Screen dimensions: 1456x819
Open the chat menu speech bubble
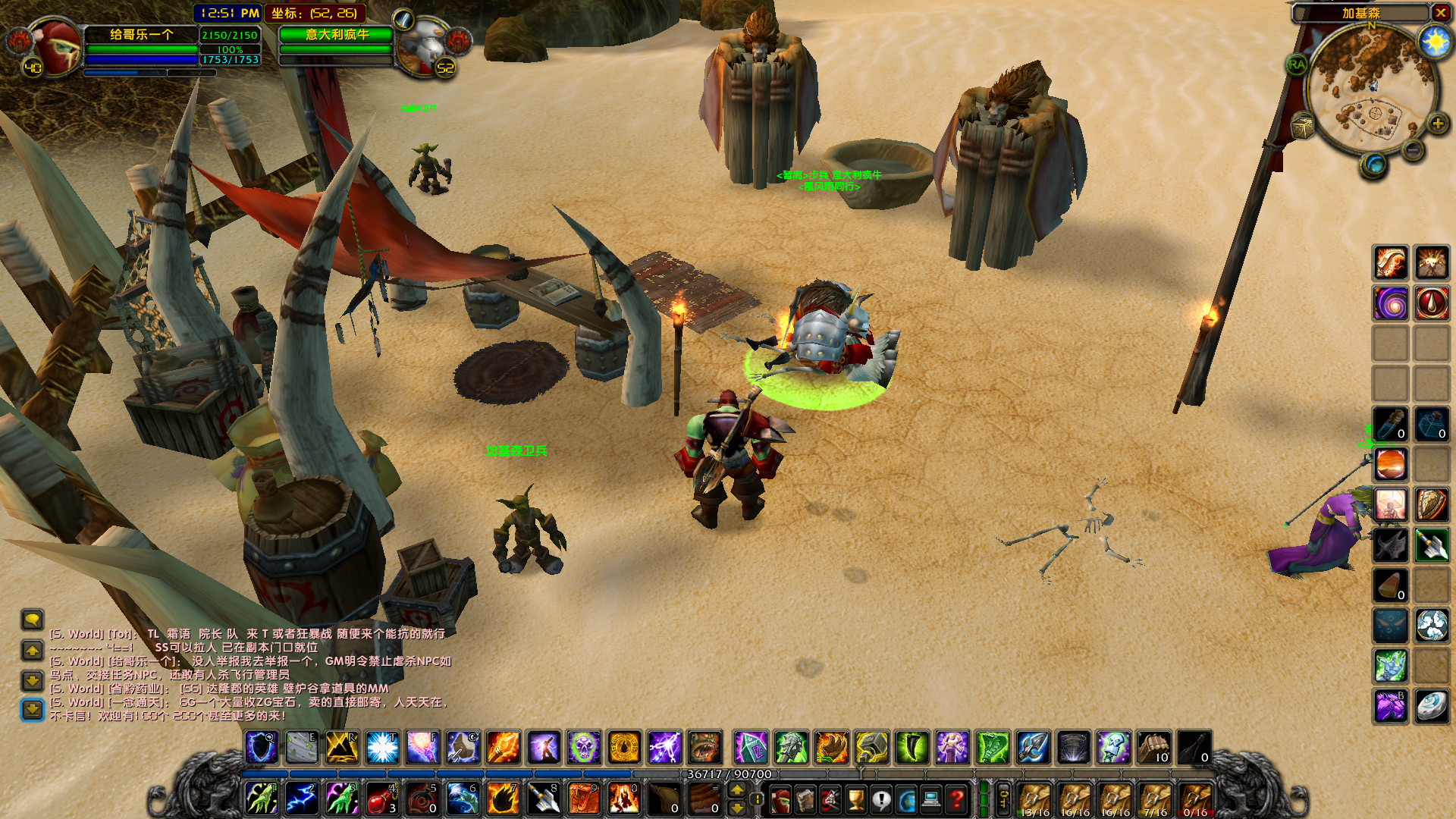30,622
